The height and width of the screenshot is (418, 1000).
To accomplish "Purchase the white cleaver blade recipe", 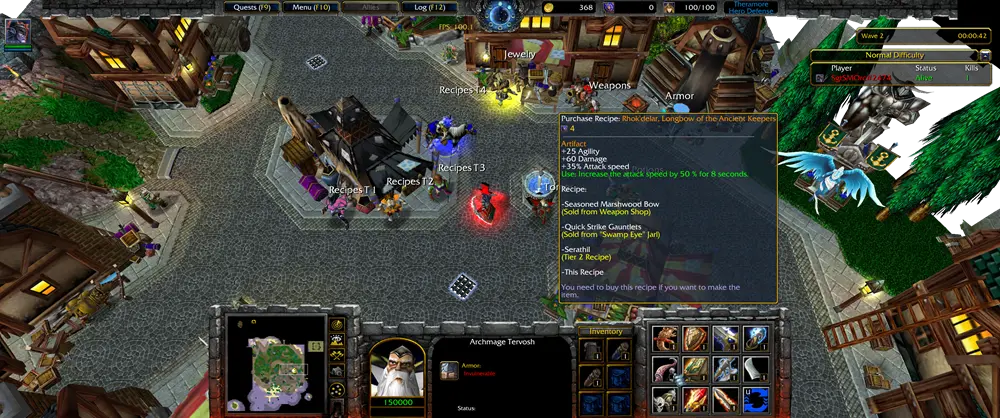I will [755, 370].
